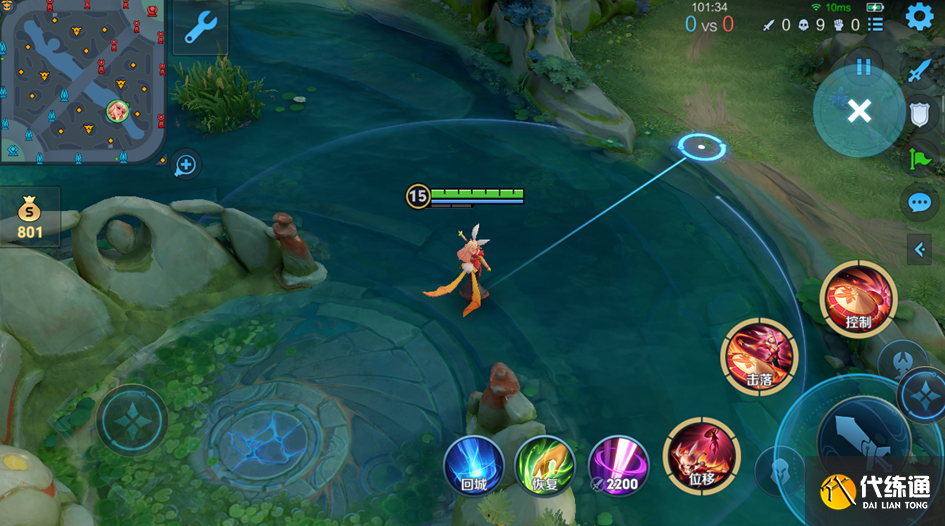Cancel the skill with the X button

pyautogui.click(x=859, y=111)
